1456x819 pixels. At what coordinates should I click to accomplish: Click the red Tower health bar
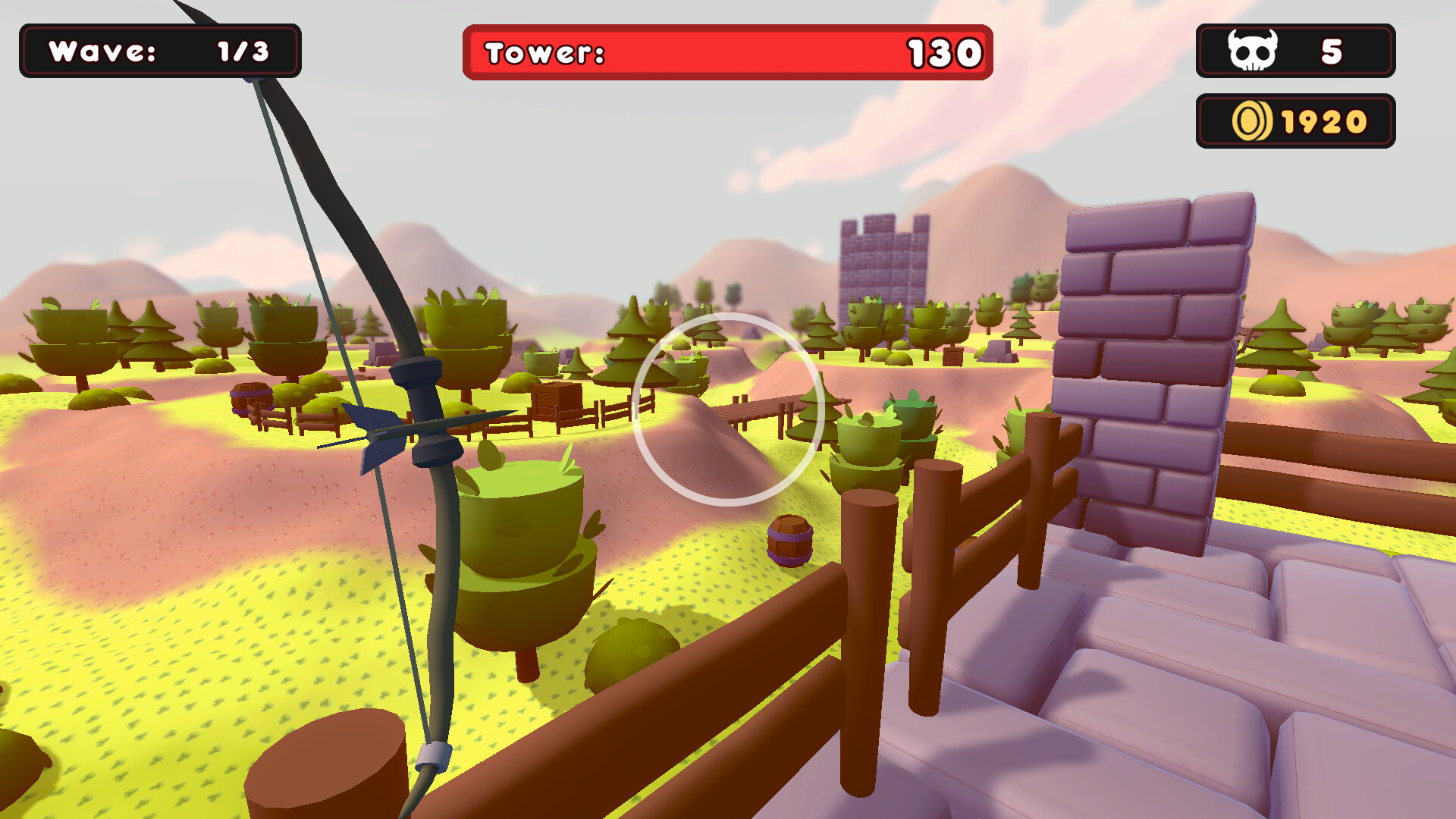click(x=728, y=53)
